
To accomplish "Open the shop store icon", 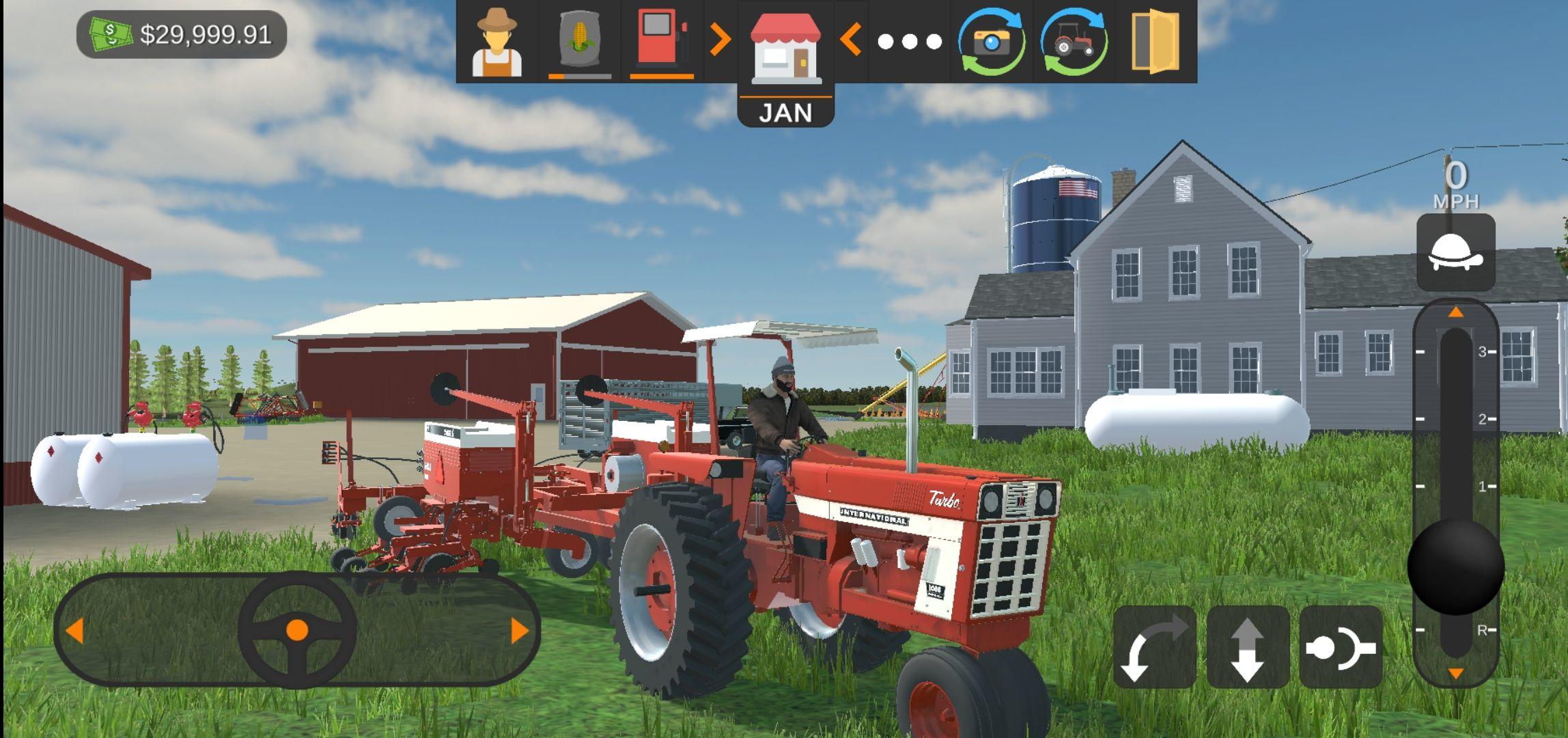I will (x=785, y=46).
